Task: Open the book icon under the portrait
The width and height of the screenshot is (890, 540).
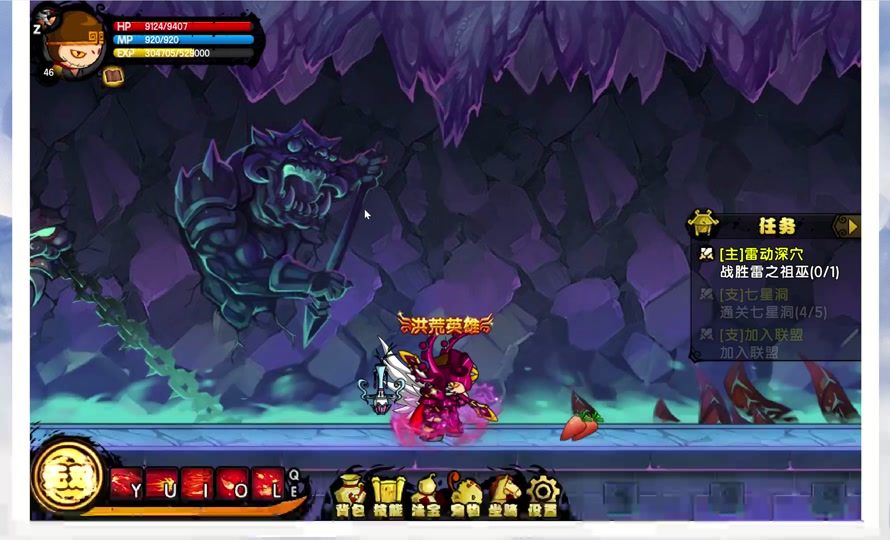Action: click(x=113, y=76)
